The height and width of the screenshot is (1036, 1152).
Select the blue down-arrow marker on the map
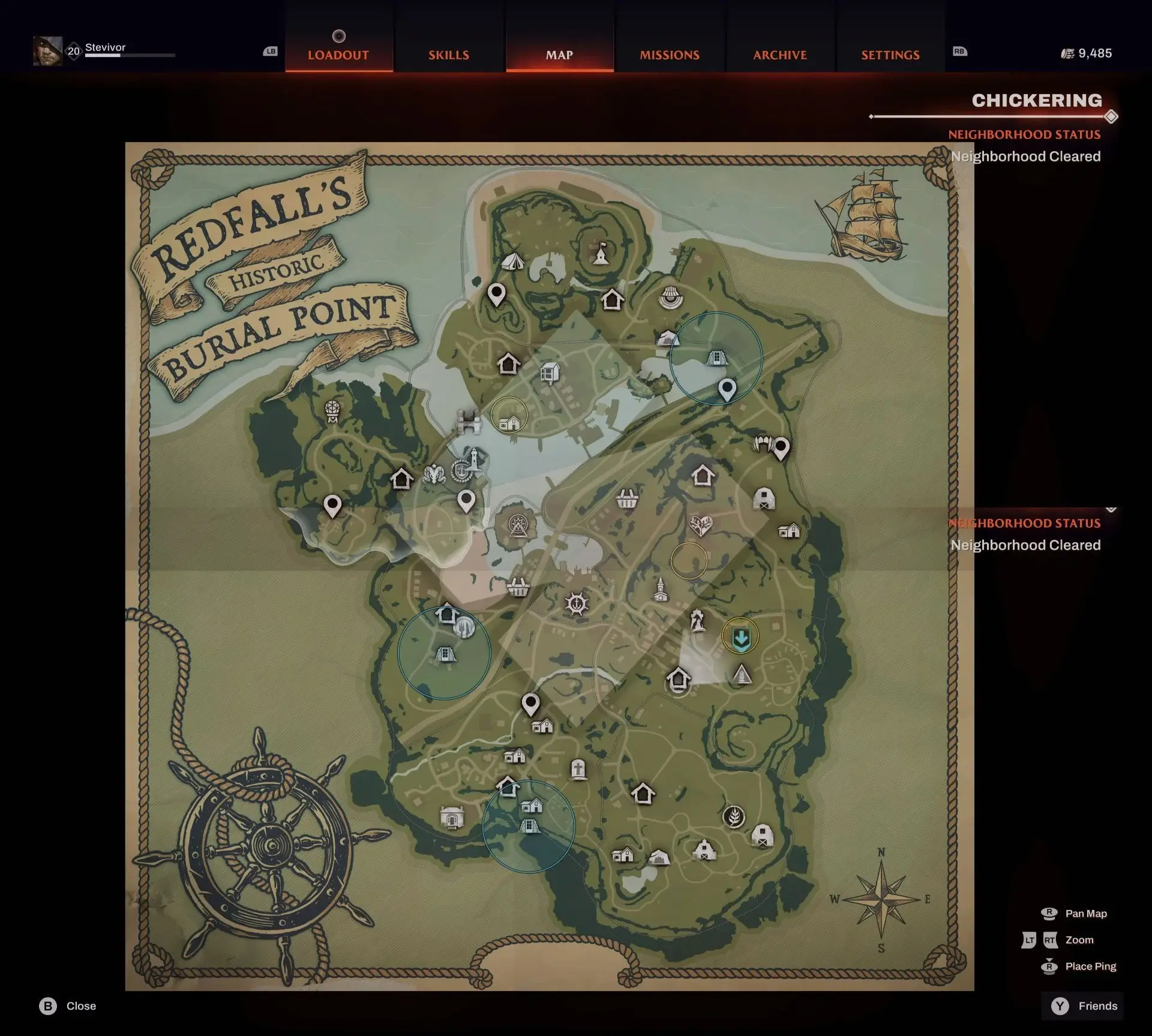click(x=741, y=638)
